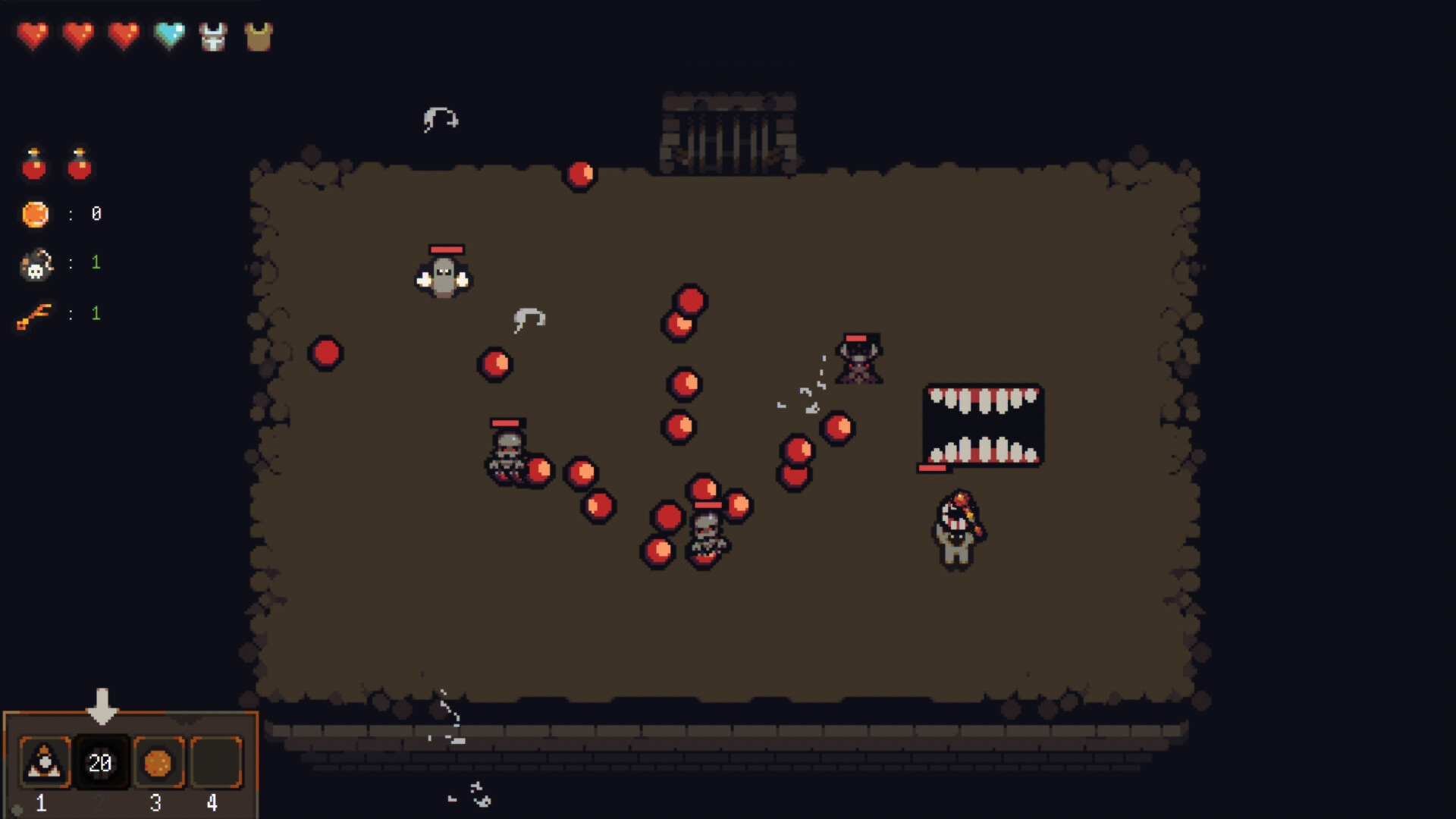Select the second red health potion
1456x819 pixels.
[80, 163]
